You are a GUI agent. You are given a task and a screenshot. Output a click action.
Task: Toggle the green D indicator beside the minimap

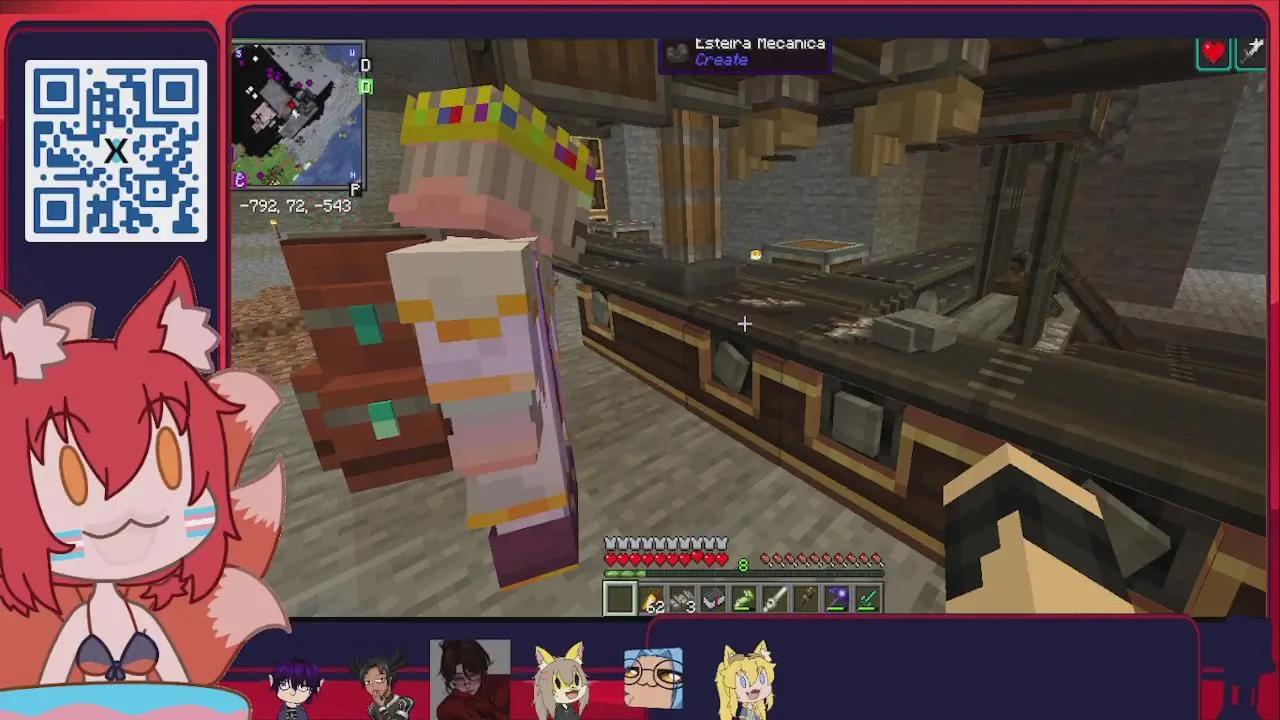(x=366, y=87)
